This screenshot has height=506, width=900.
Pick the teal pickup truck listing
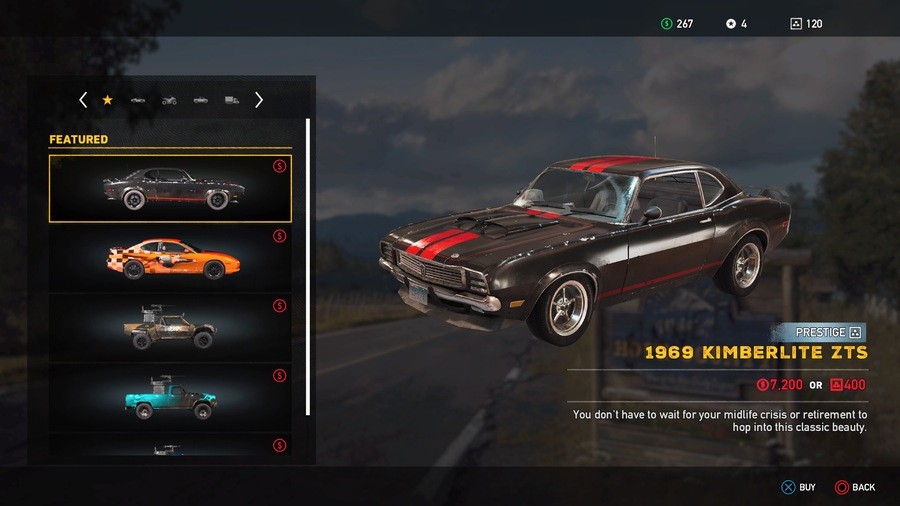tap(170, 398)
